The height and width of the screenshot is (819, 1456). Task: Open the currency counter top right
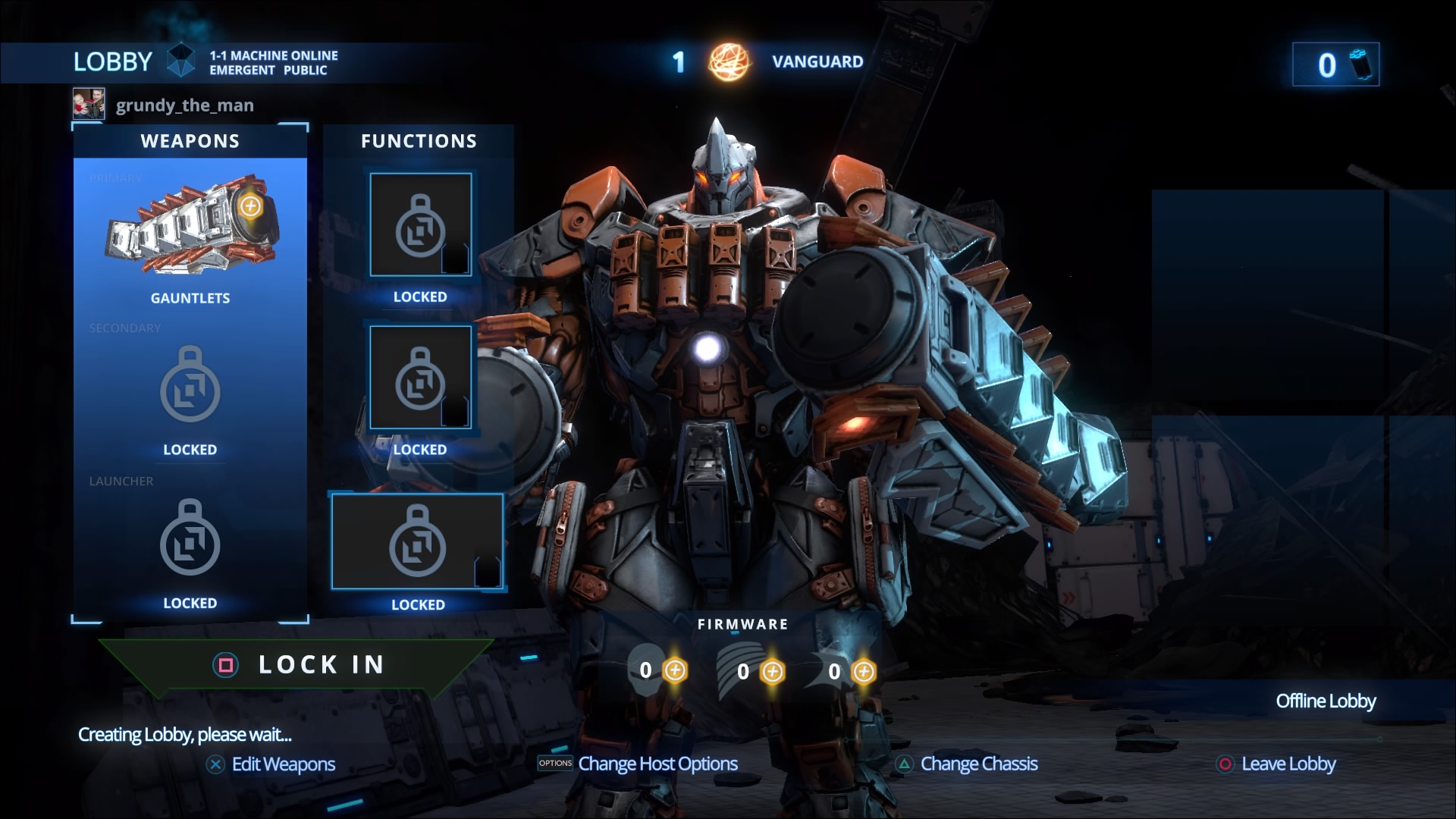(x=1337, y=64)
